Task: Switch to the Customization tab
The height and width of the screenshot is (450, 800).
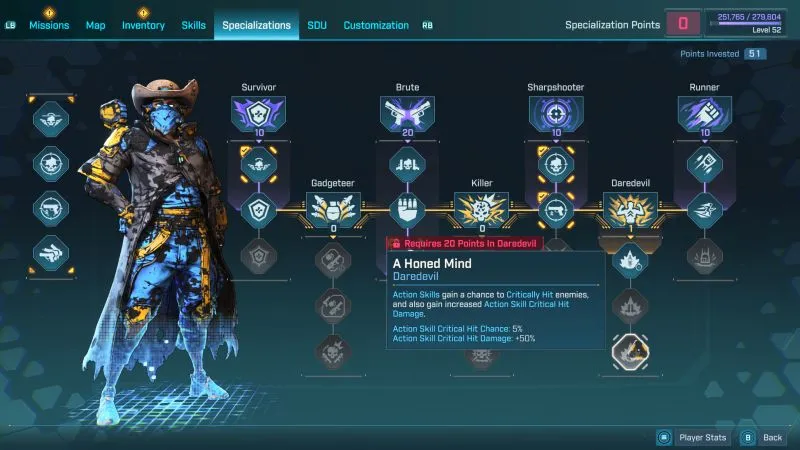Action: pyautogui.click(x=376, y=25)
